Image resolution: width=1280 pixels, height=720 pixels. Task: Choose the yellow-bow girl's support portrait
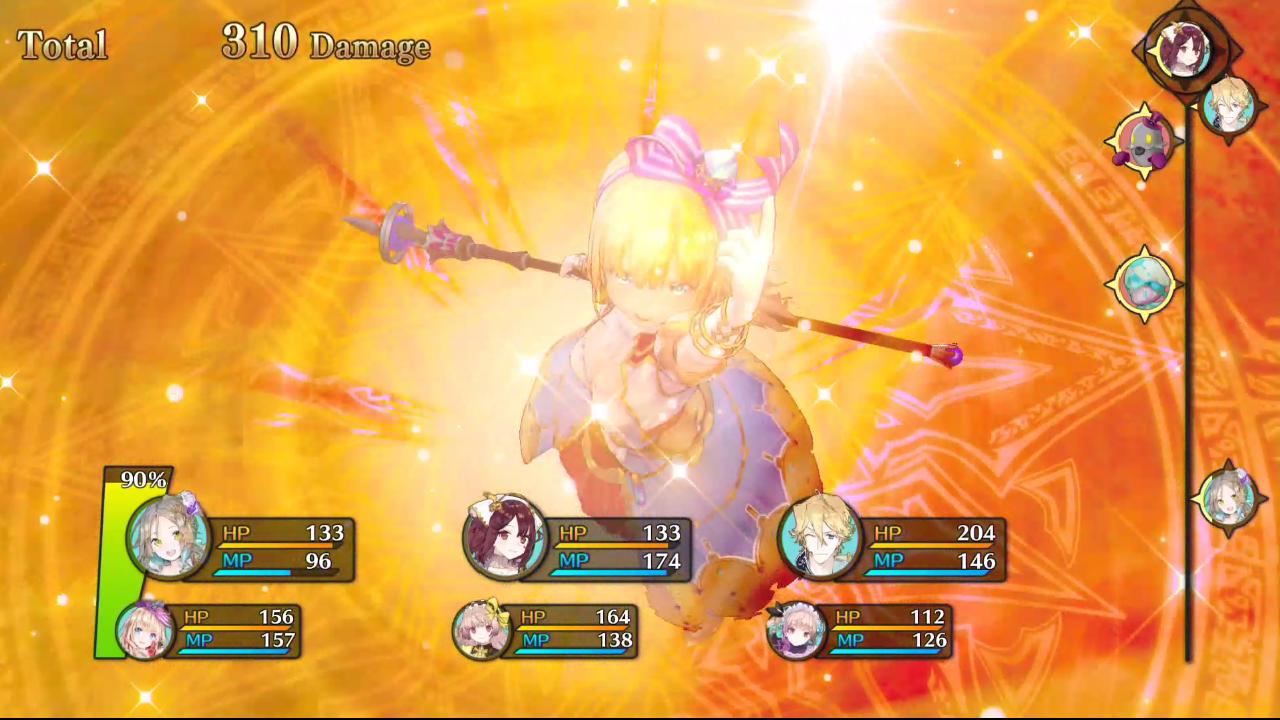pyautogui.click(x=482, y=630)
